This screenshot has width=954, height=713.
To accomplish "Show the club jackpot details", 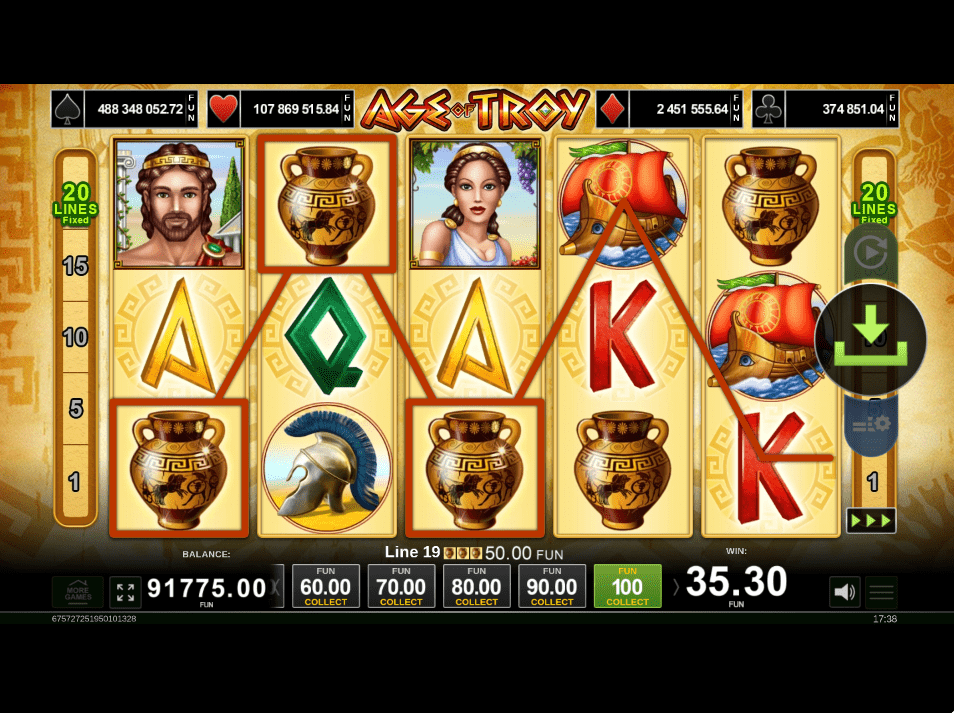I will point(825,109).
